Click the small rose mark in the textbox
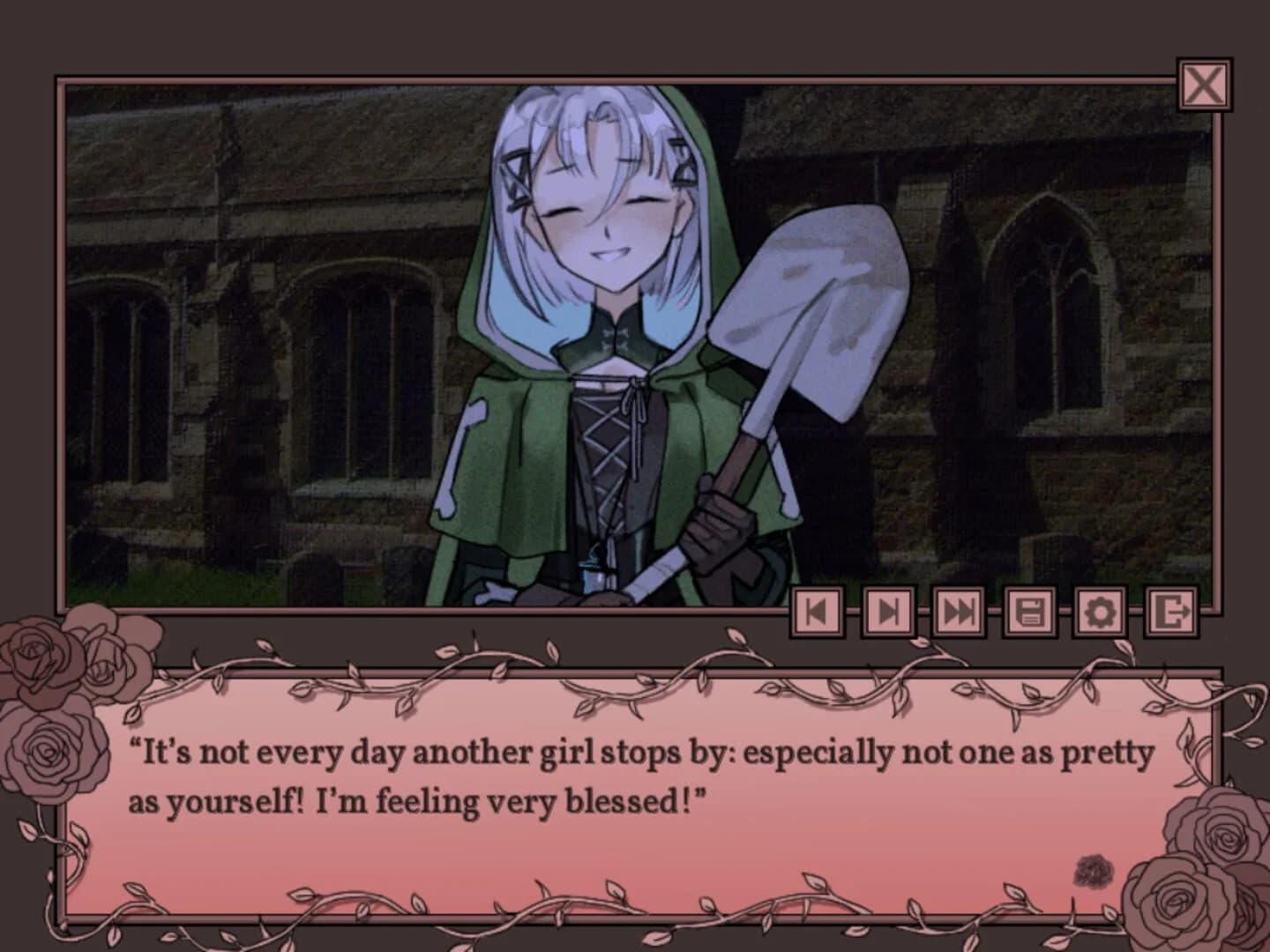 (1093, 869)
